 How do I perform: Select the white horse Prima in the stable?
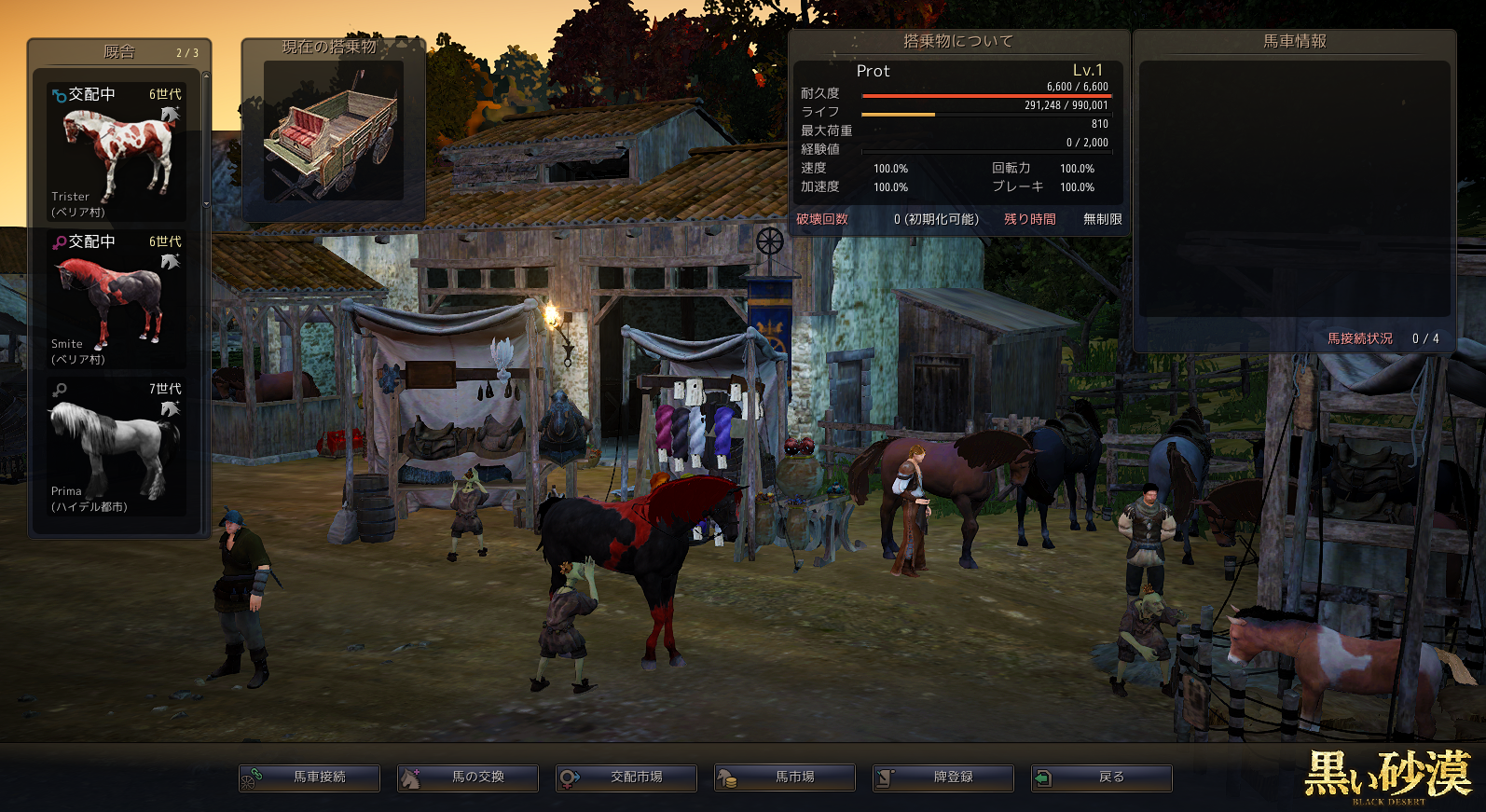117,446
